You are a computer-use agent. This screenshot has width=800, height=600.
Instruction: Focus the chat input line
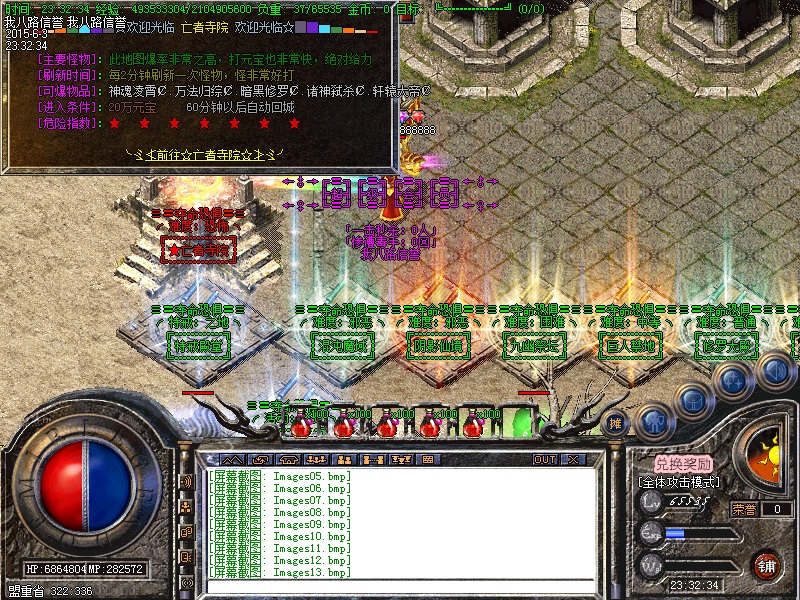point(400,585)
